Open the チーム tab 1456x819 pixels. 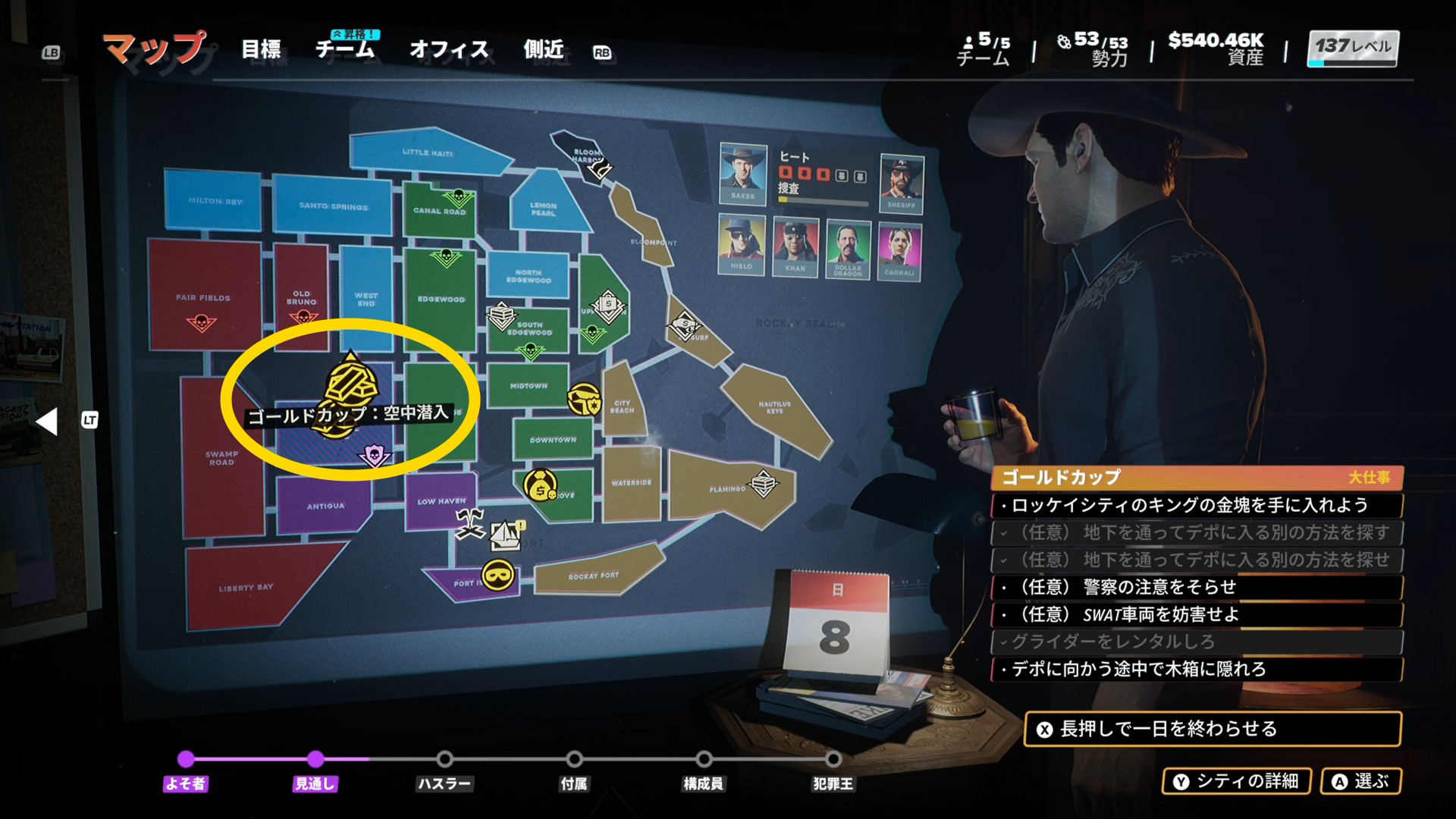(345, 50)
